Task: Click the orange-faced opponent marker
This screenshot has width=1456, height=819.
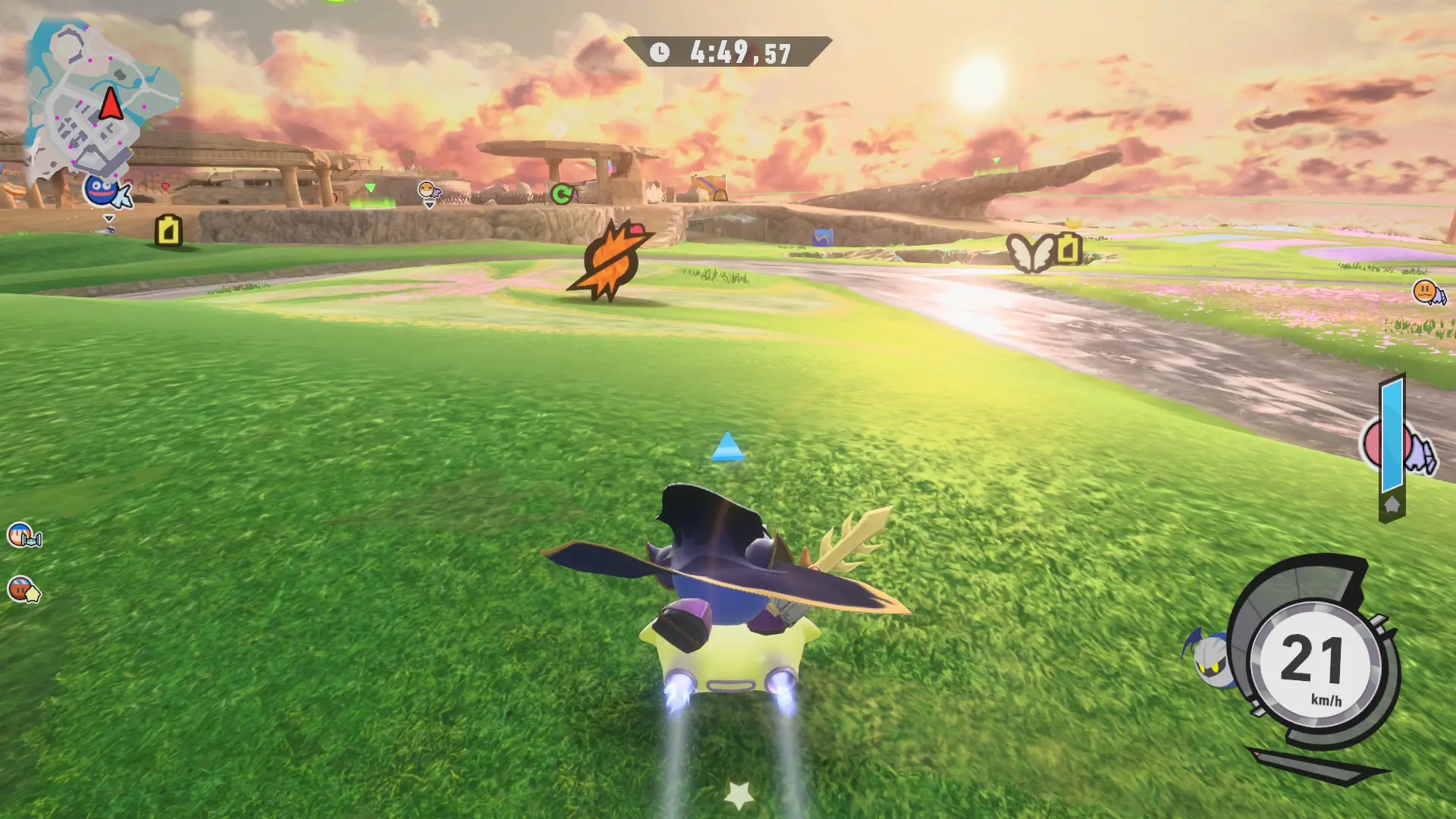Action: point(1427,292)
